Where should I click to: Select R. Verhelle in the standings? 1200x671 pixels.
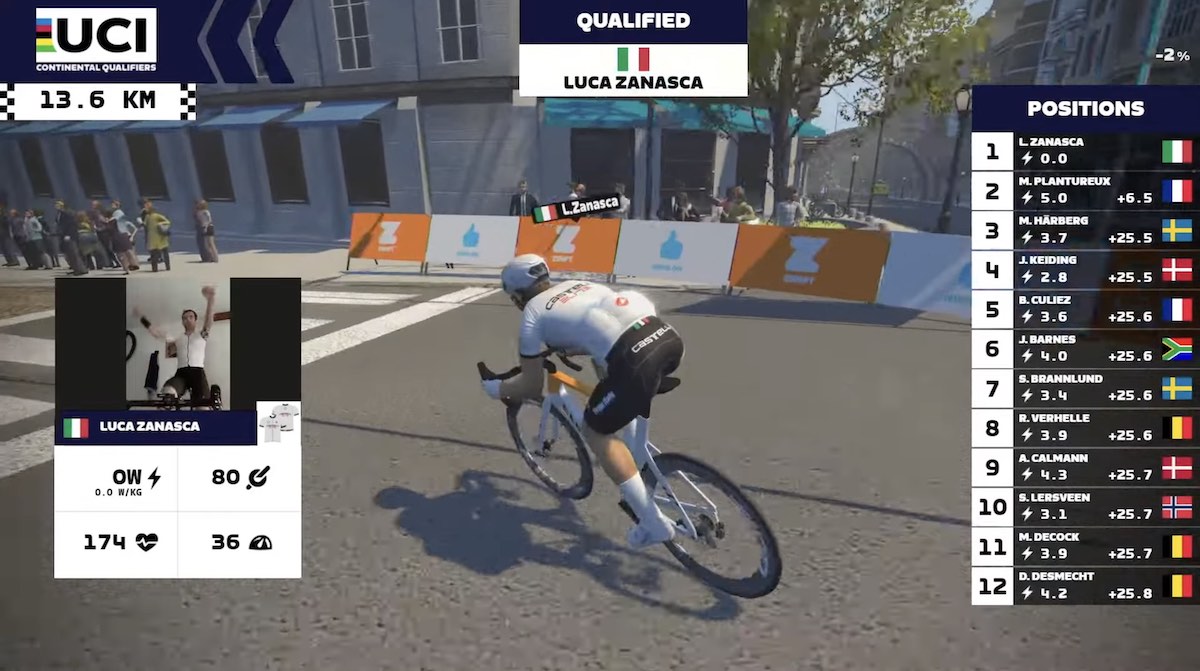point(1084,428)
